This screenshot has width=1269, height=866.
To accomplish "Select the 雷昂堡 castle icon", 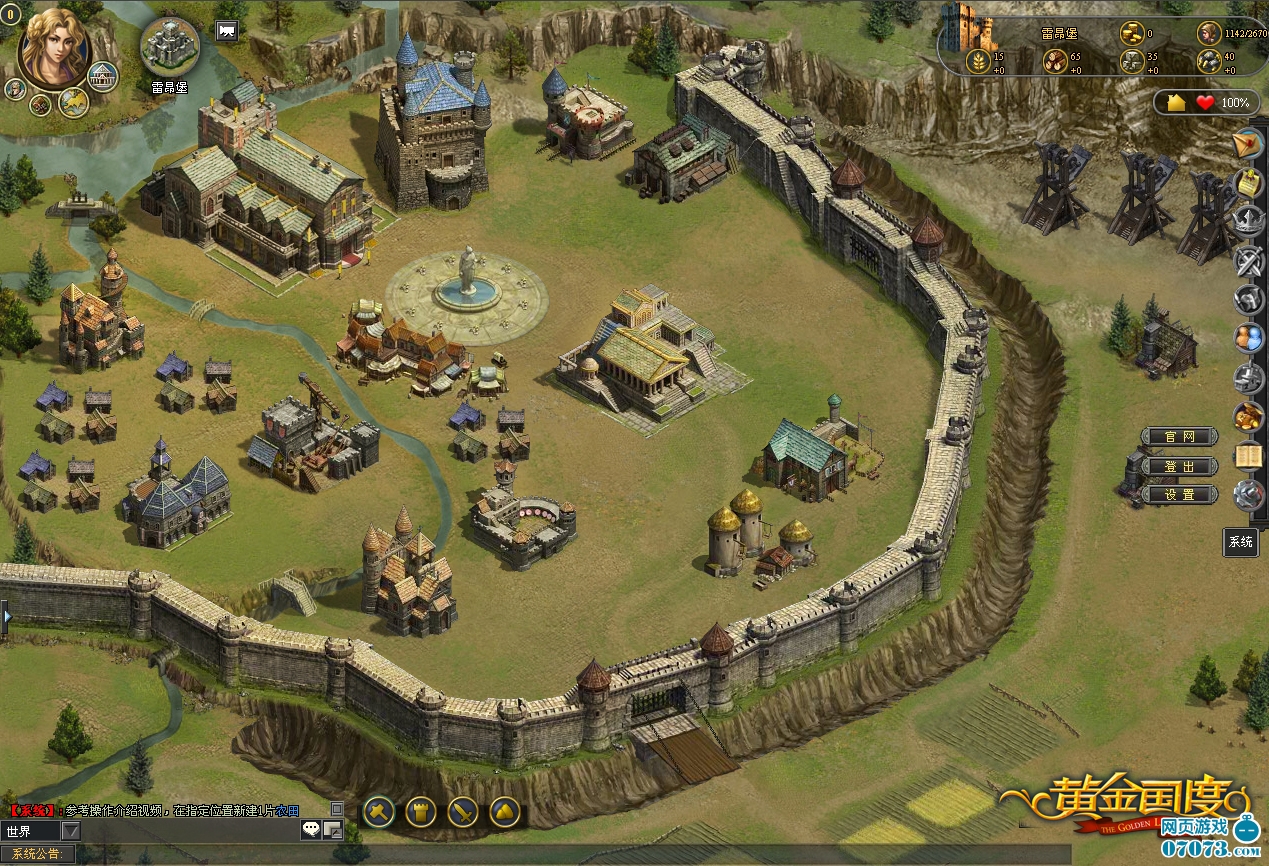I will (169, 46).
